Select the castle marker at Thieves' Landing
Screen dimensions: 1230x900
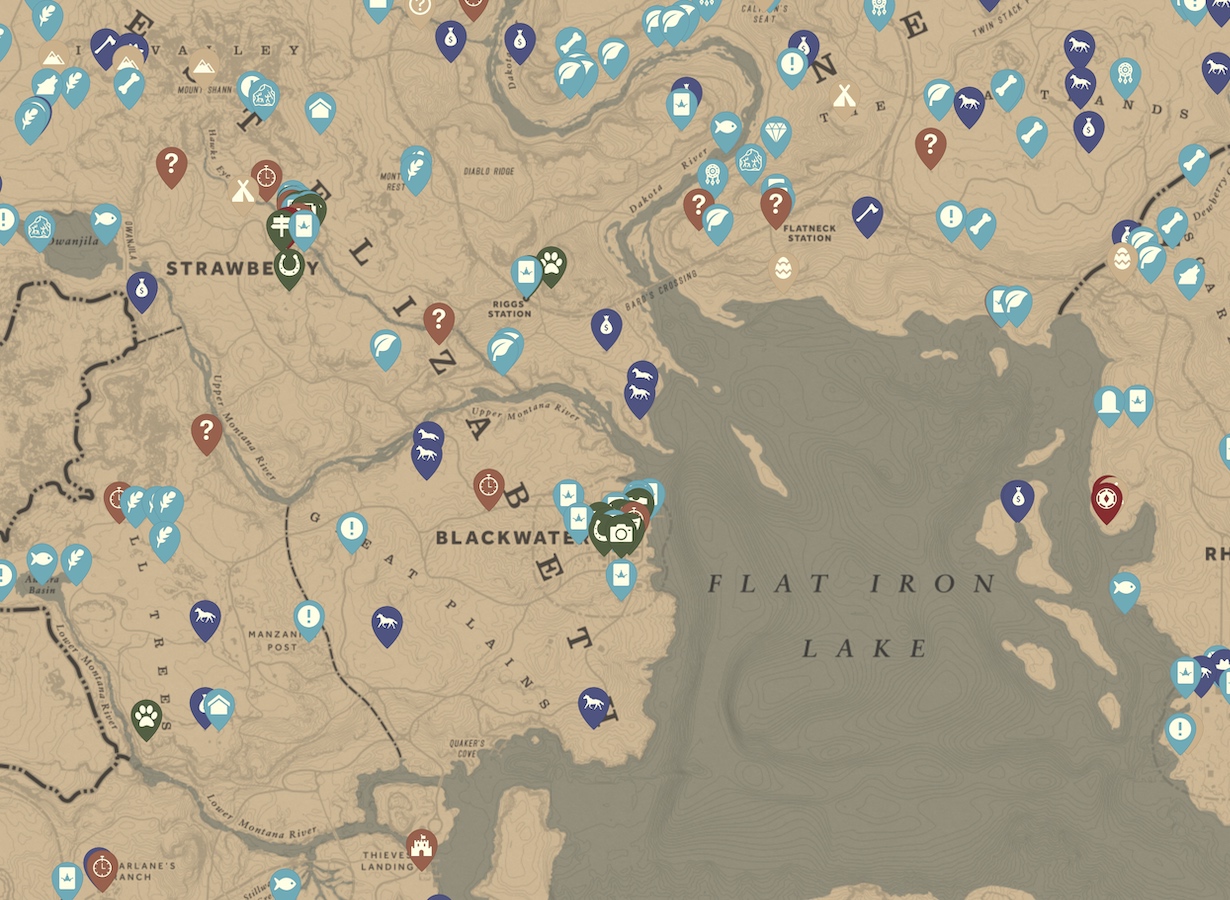pos(421,846)
